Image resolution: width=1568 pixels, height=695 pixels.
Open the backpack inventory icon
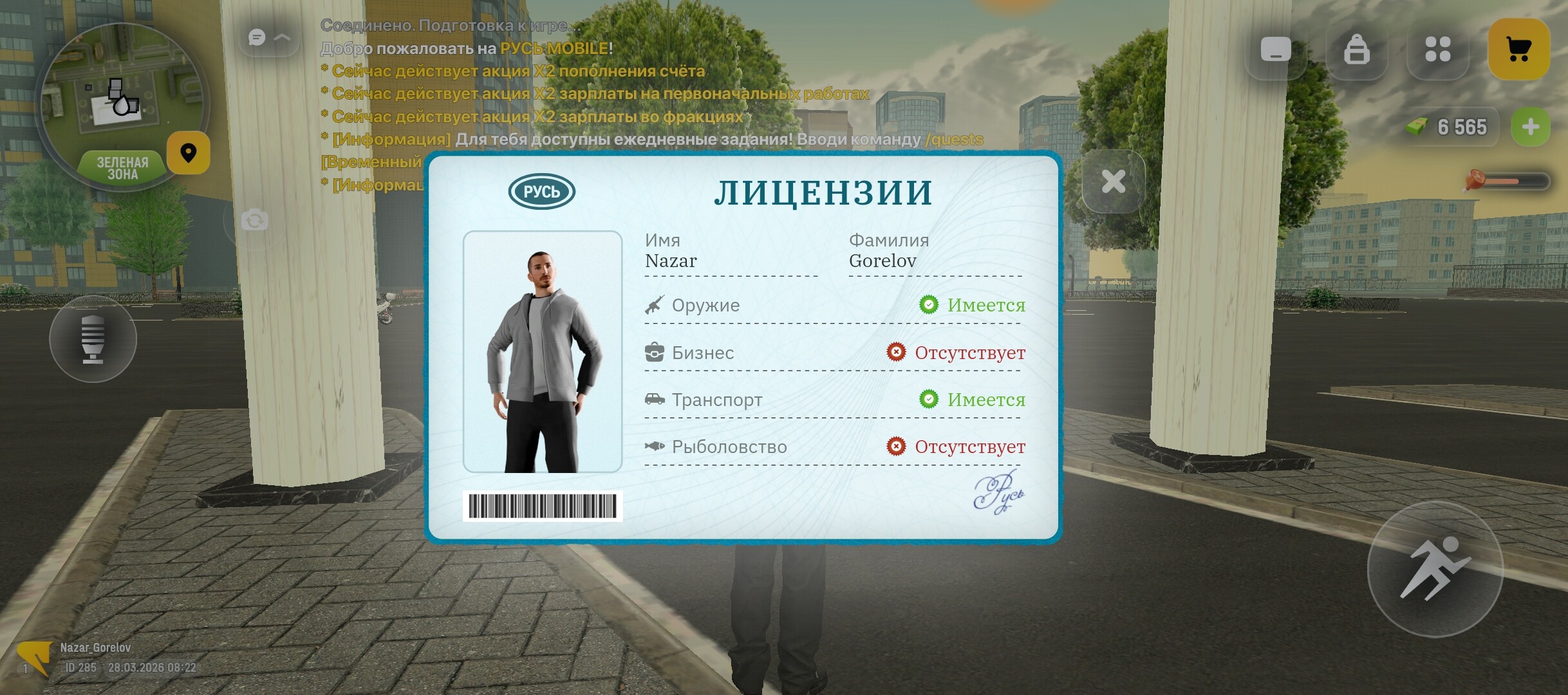[1356, 50]
